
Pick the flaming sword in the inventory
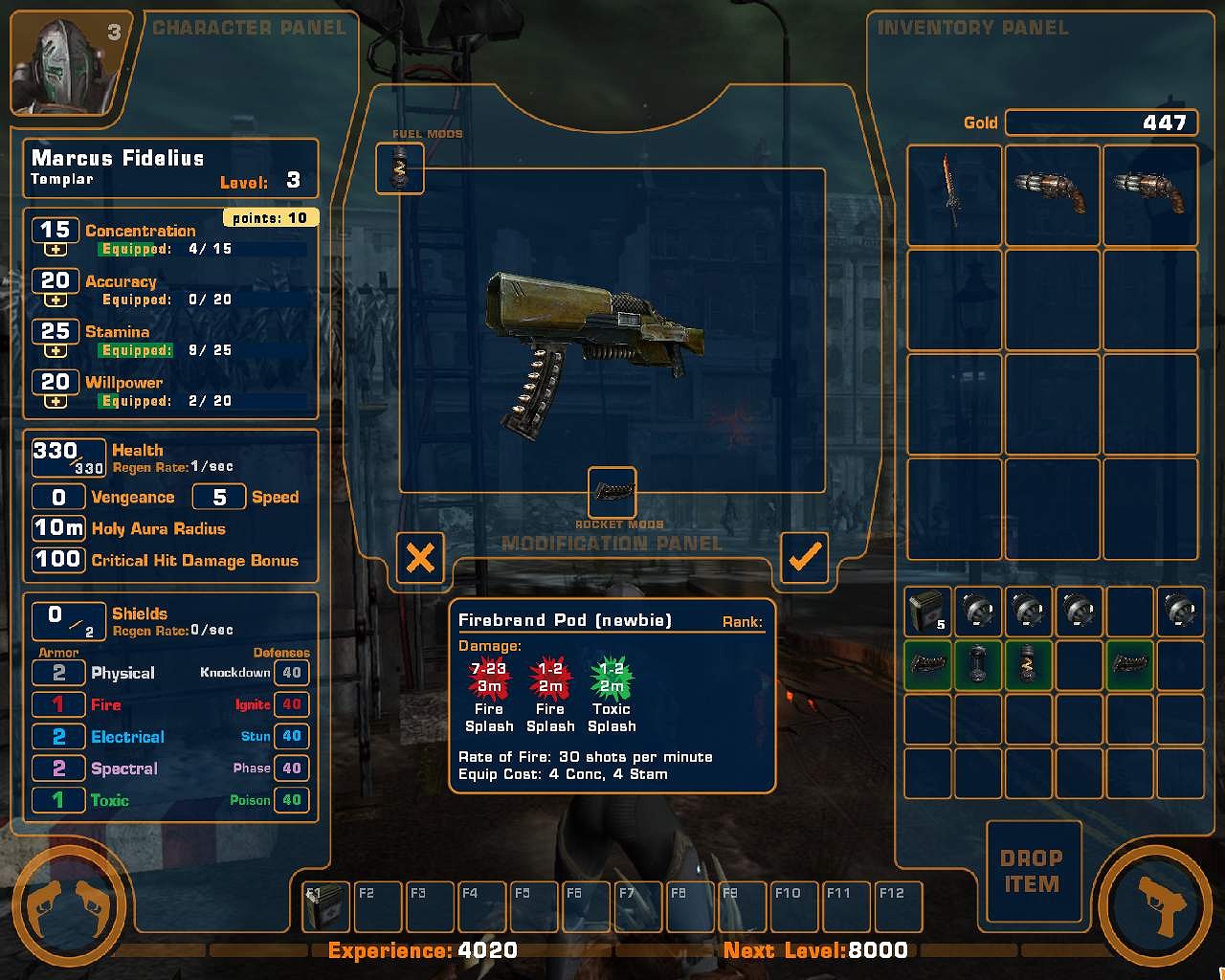(x=953, y=195)
